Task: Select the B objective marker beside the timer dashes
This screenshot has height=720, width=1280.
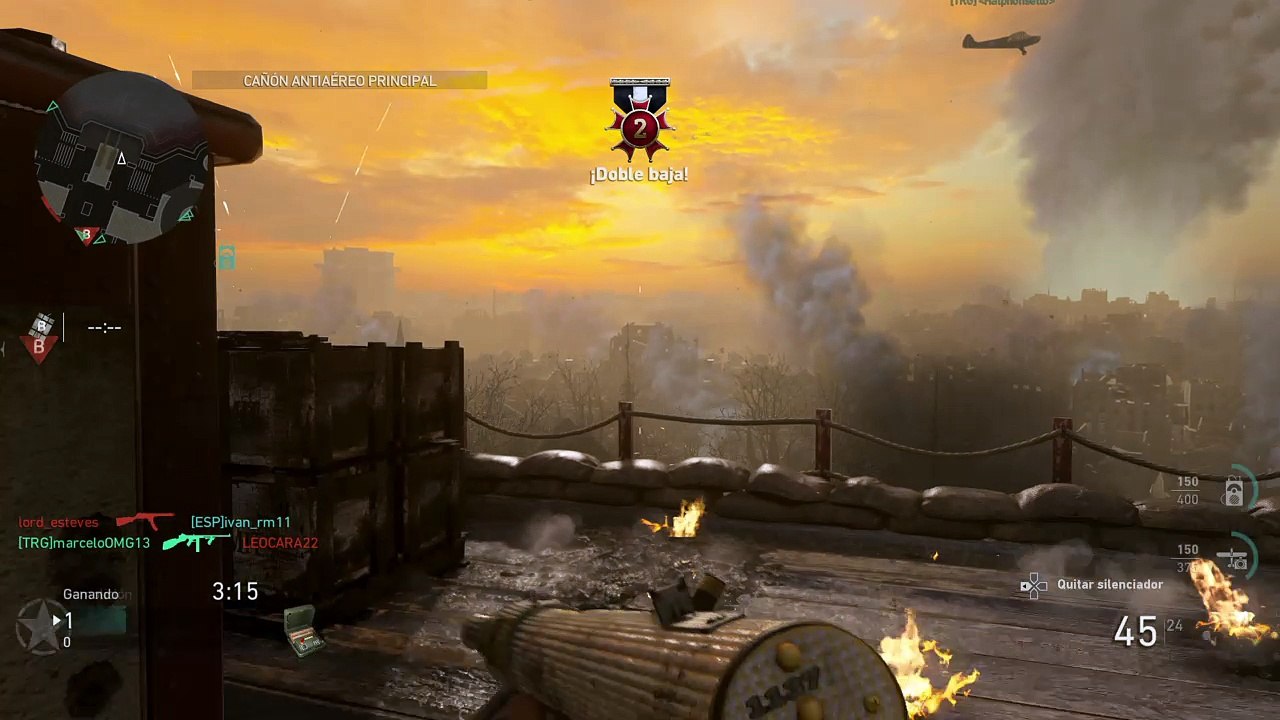Action: [x=40, y=337]
